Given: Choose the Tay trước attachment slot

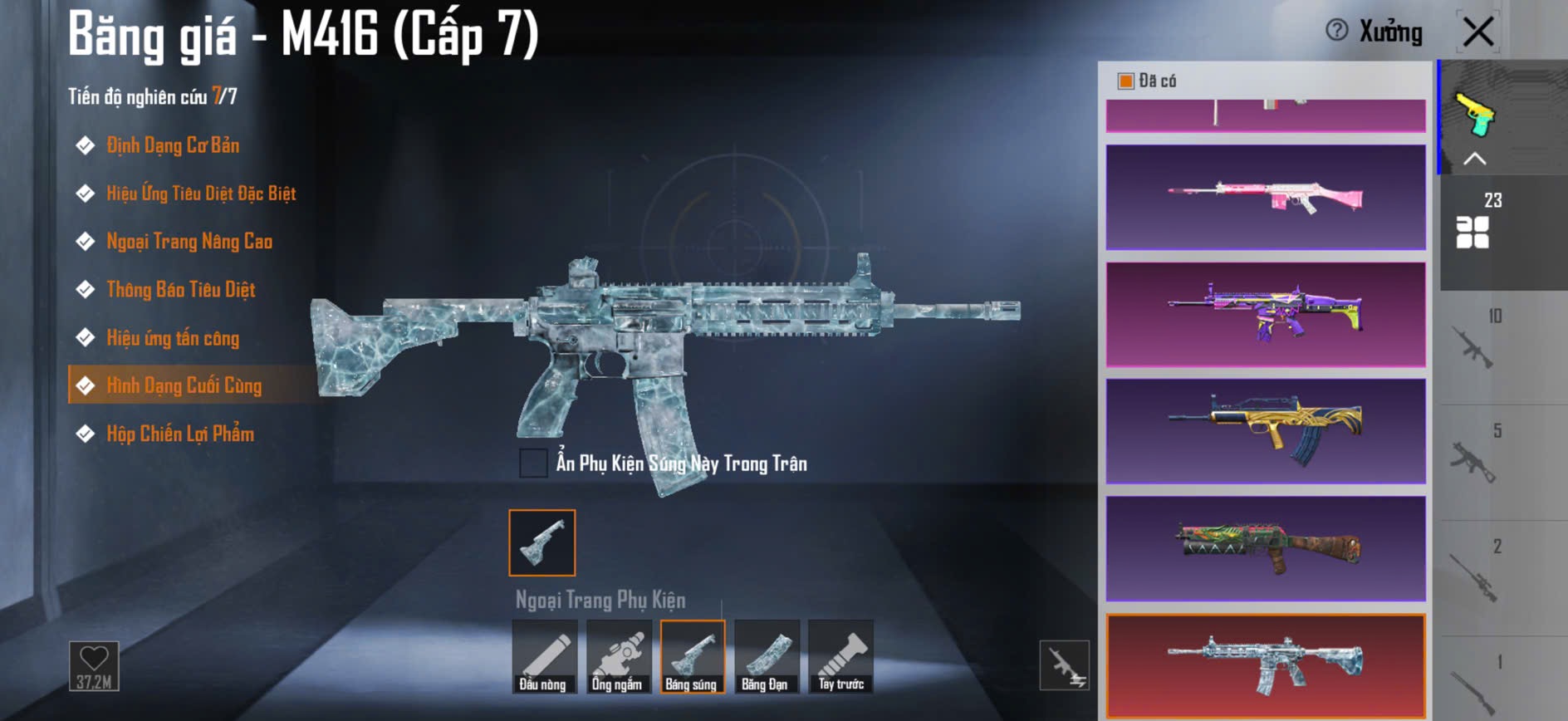Looking at the screenshot, I should [x=840, y=657].
